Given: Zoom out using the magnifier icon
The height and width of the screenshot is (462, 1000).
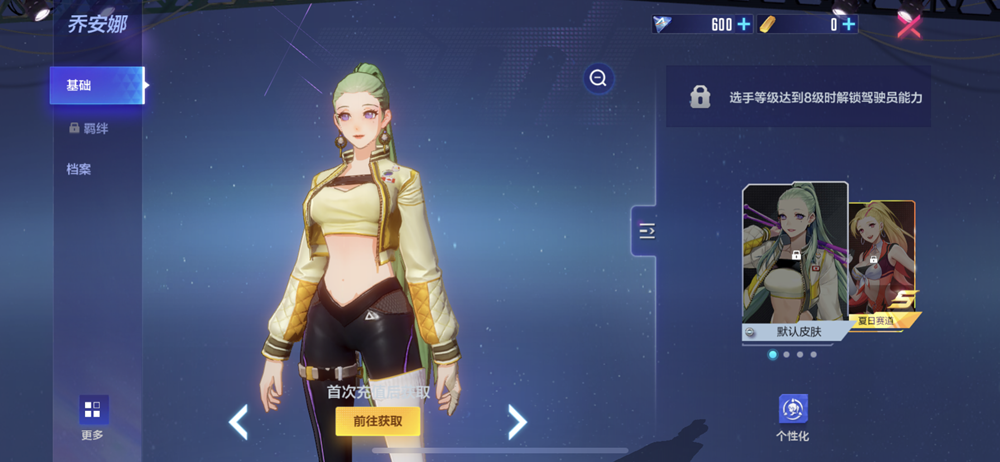Looking at the screenshot, I should pyautogui.click(x=598, y=78).
